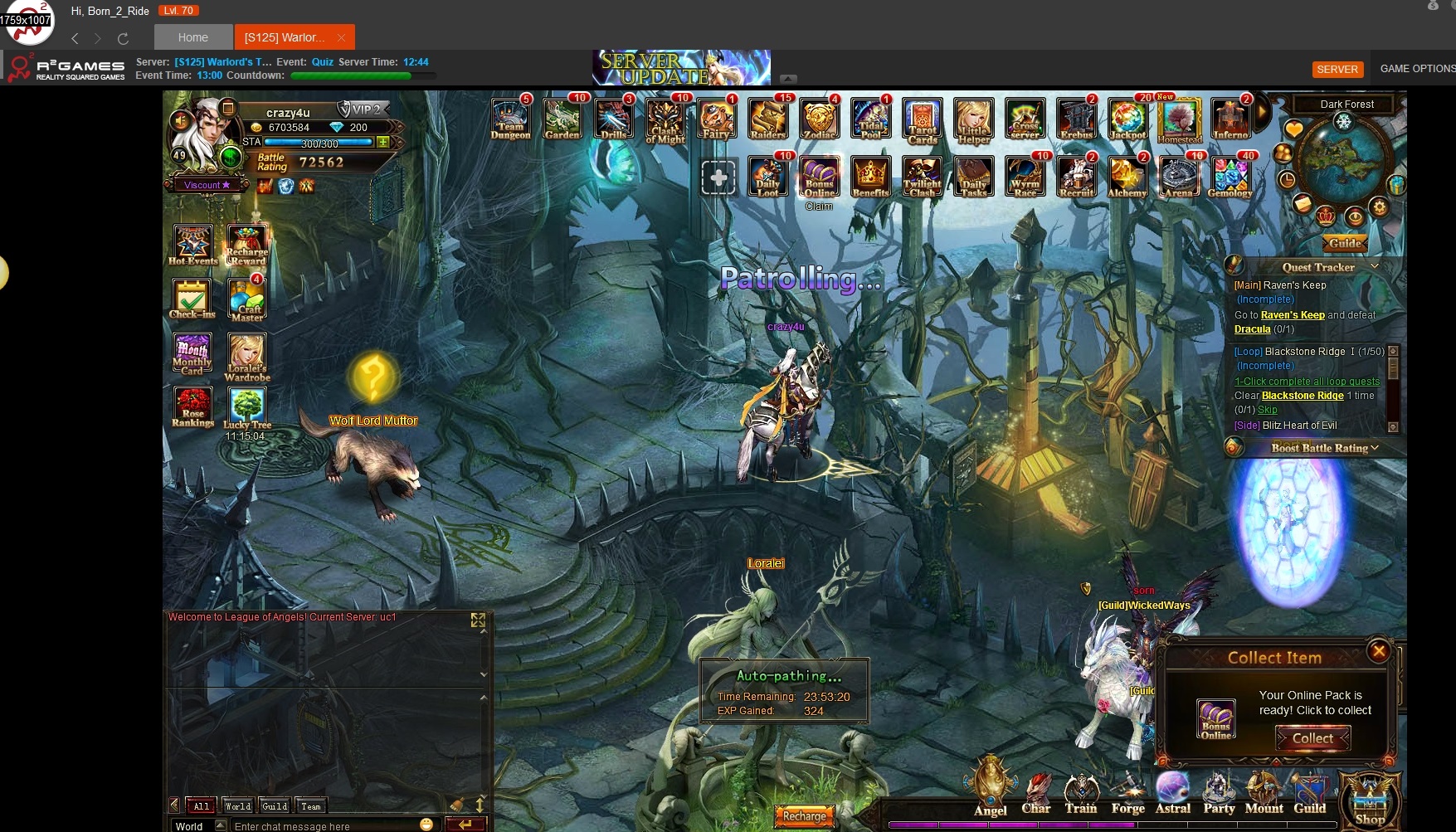The width and height of the screenshot is (1456, 832).
Task: Click the Raven's Keep quest link
Action: point(1293,315)
